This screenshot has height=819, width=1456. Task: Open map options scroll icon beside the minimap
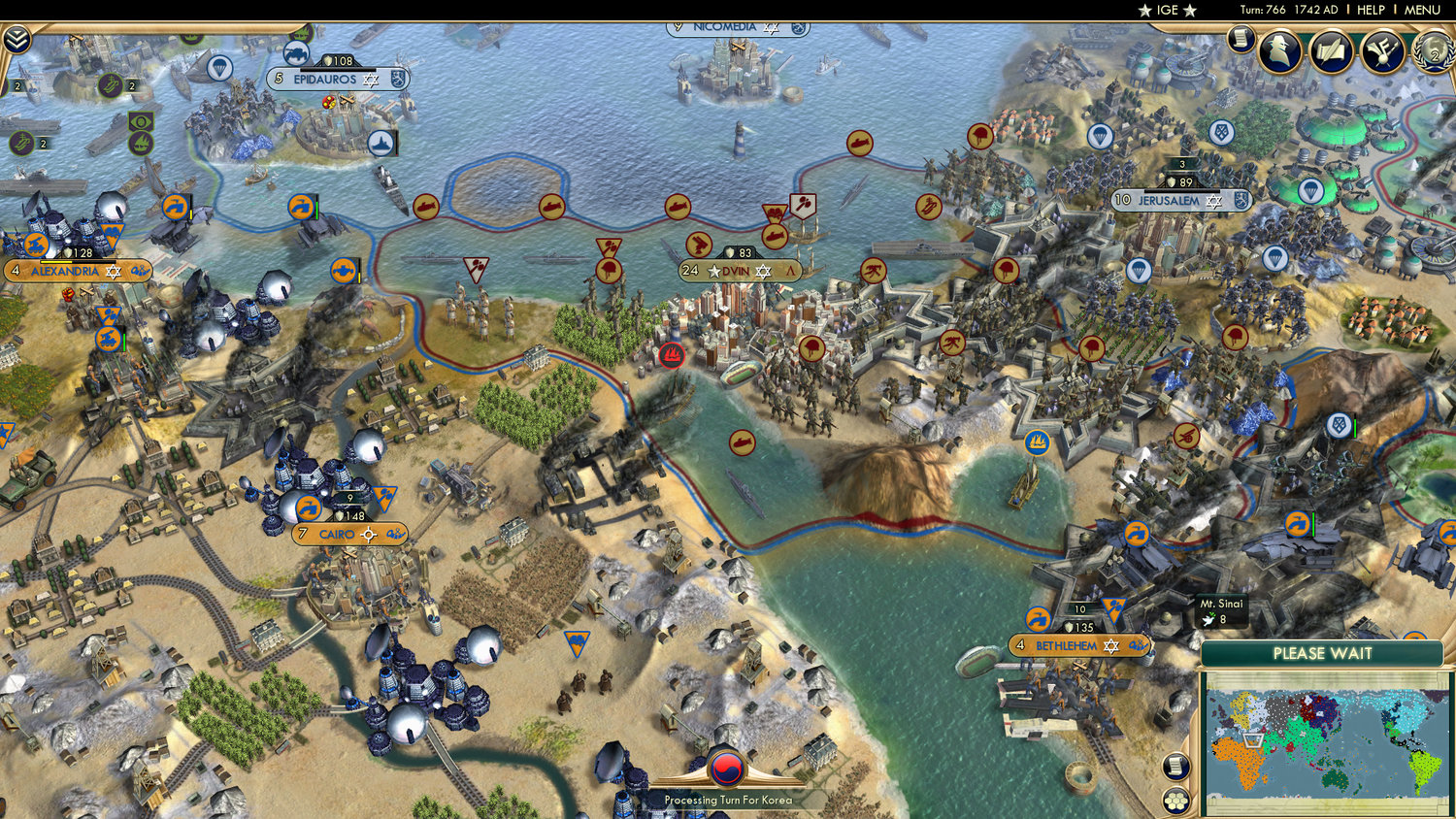click(1176, 767)
